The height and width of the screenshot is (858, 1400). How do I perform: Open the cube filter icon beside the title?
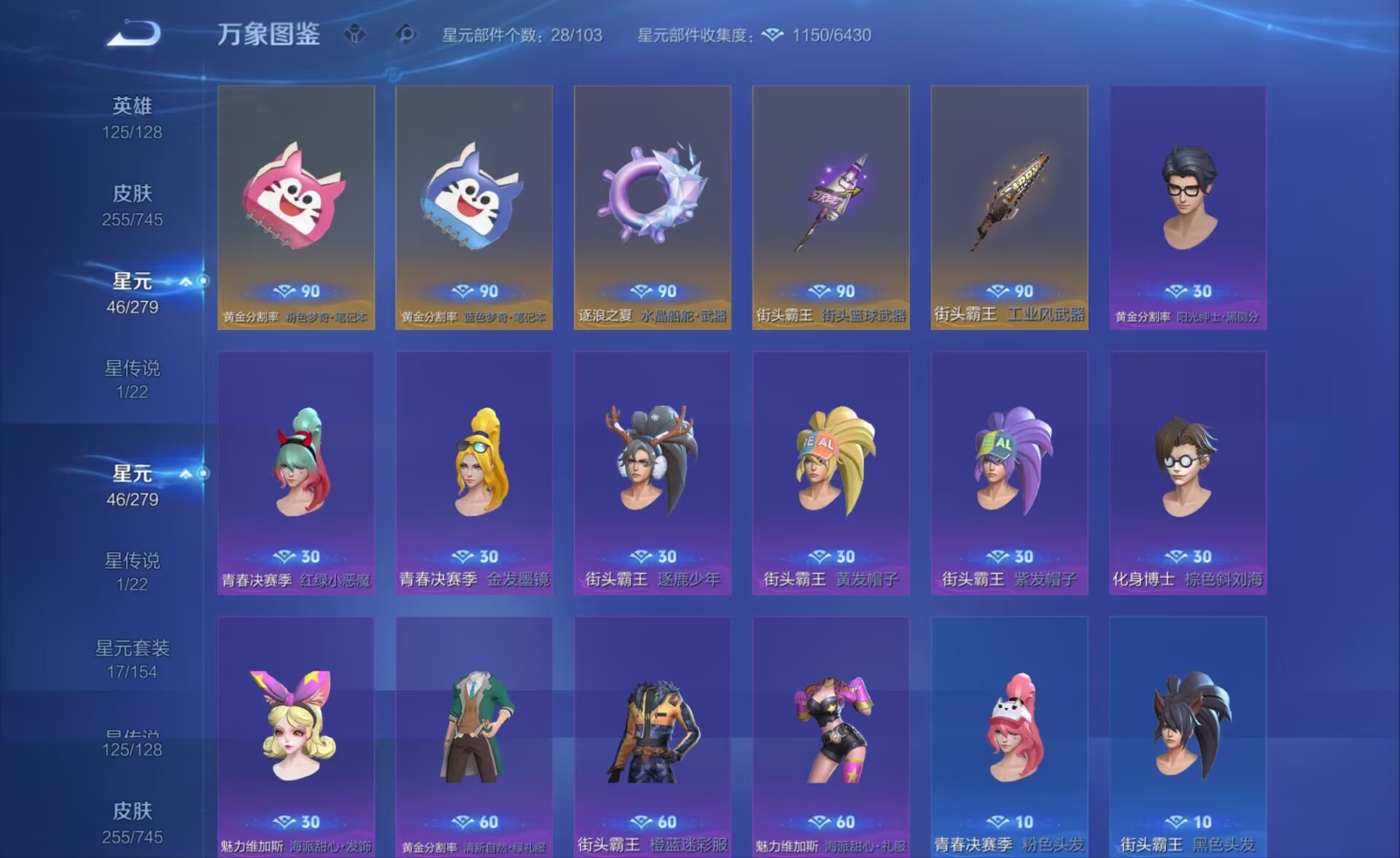coord(355,34)
